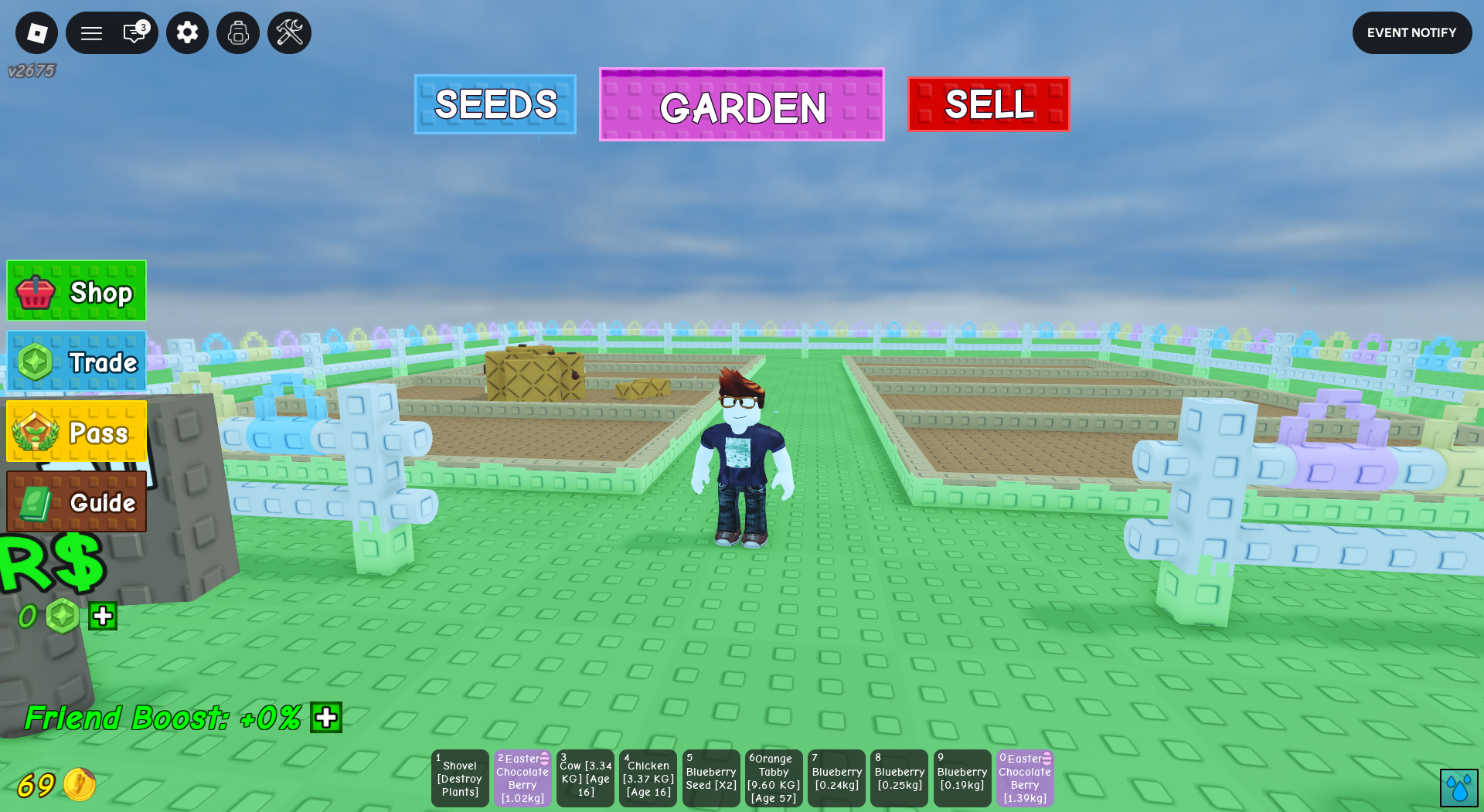Open the Trade menu
The image size is (1484, 812).
click(x=75, y=361)
